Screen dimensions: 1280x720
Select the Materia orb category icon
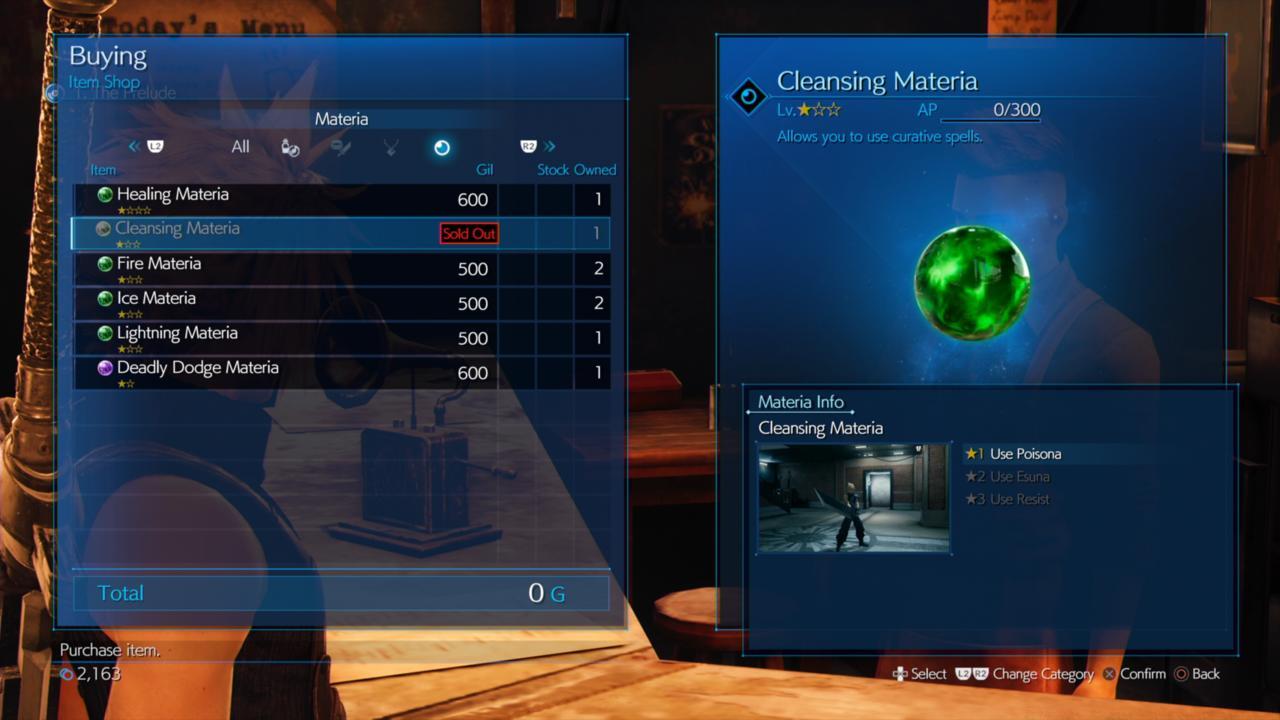coord(441,146)
